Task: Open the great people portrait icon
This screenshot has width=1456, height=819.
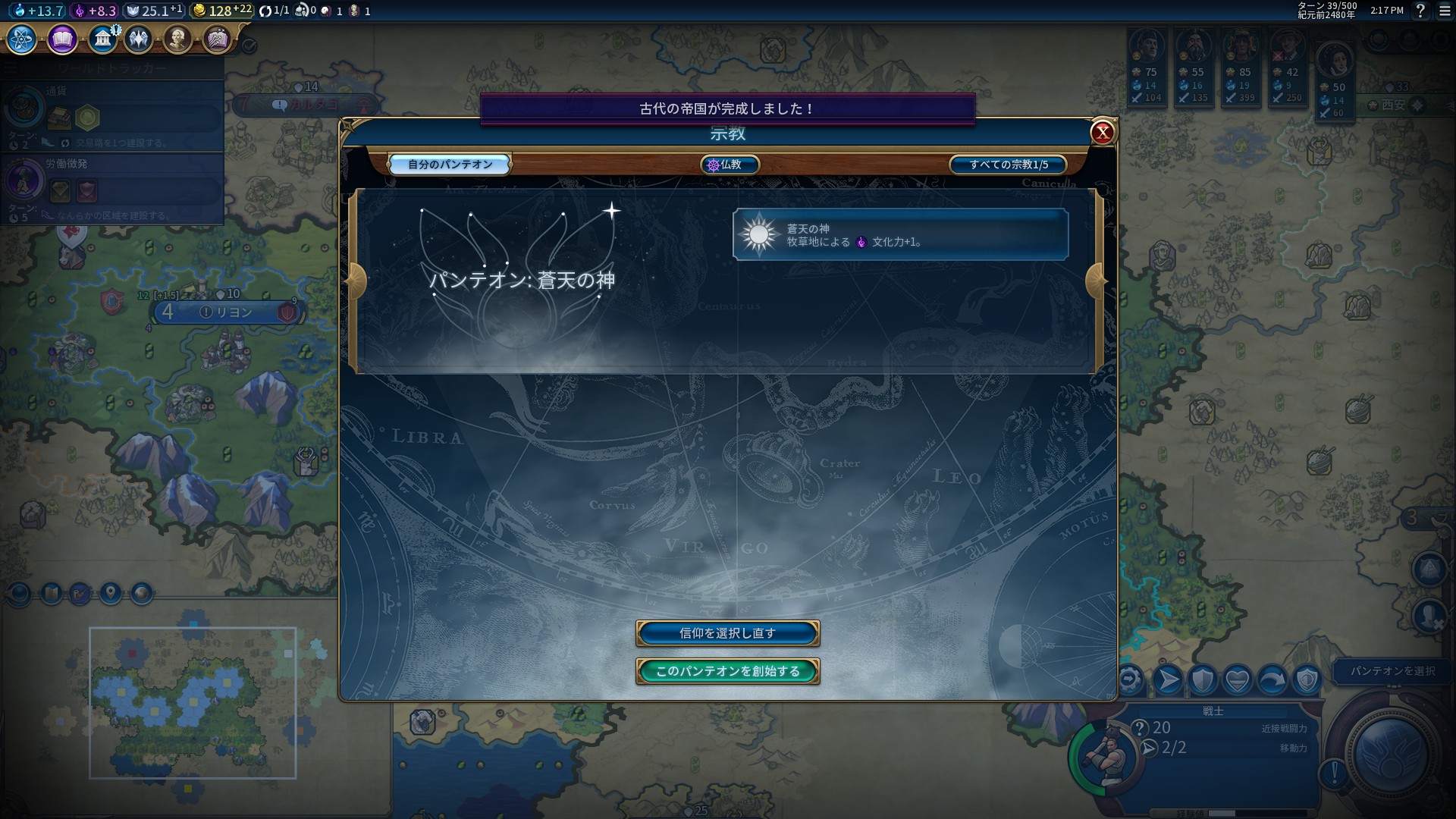Action: pos(177,39)
